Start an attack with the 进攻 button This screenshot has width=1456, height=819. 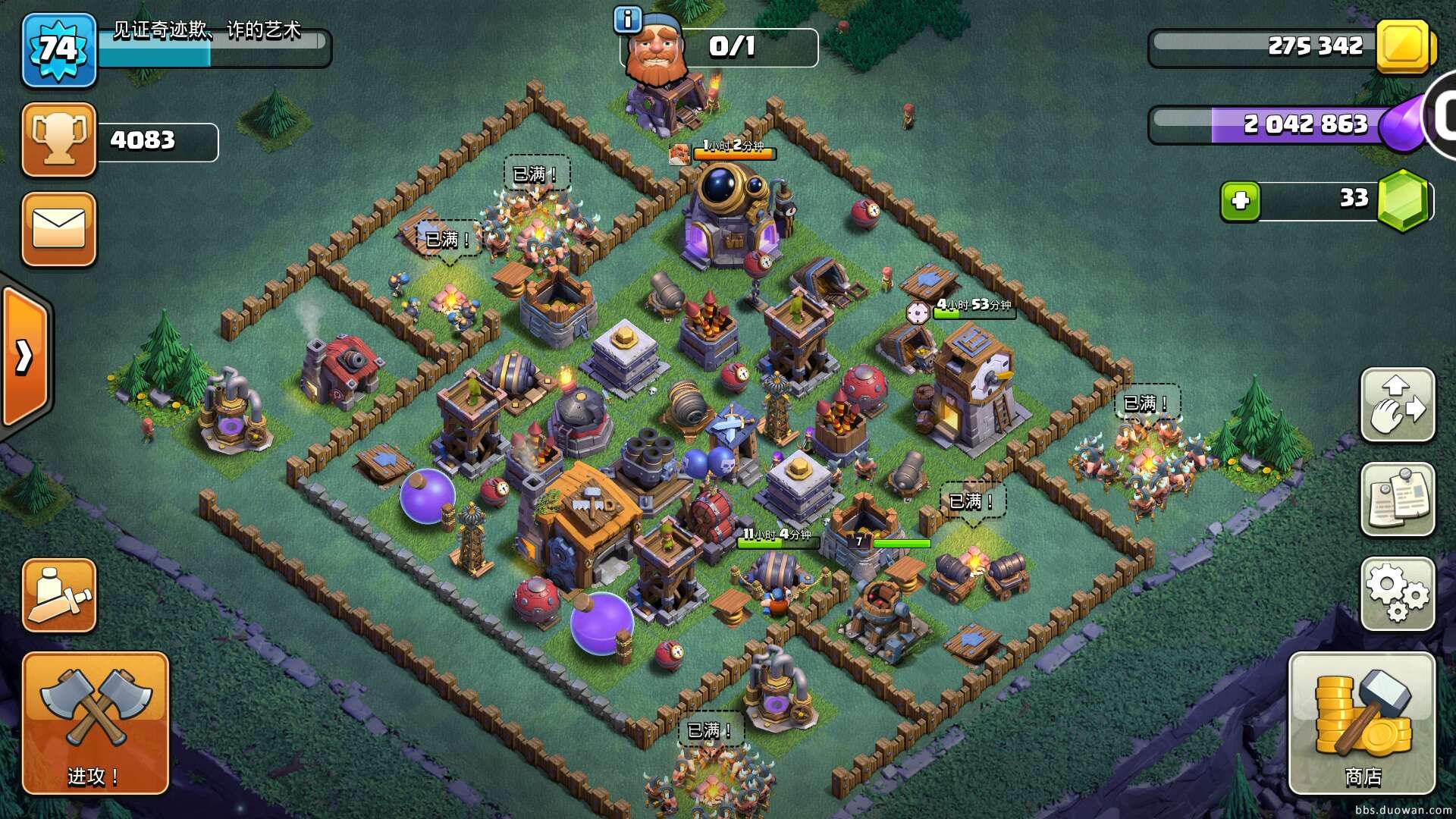pyautogui.click(x=95, y=723)
